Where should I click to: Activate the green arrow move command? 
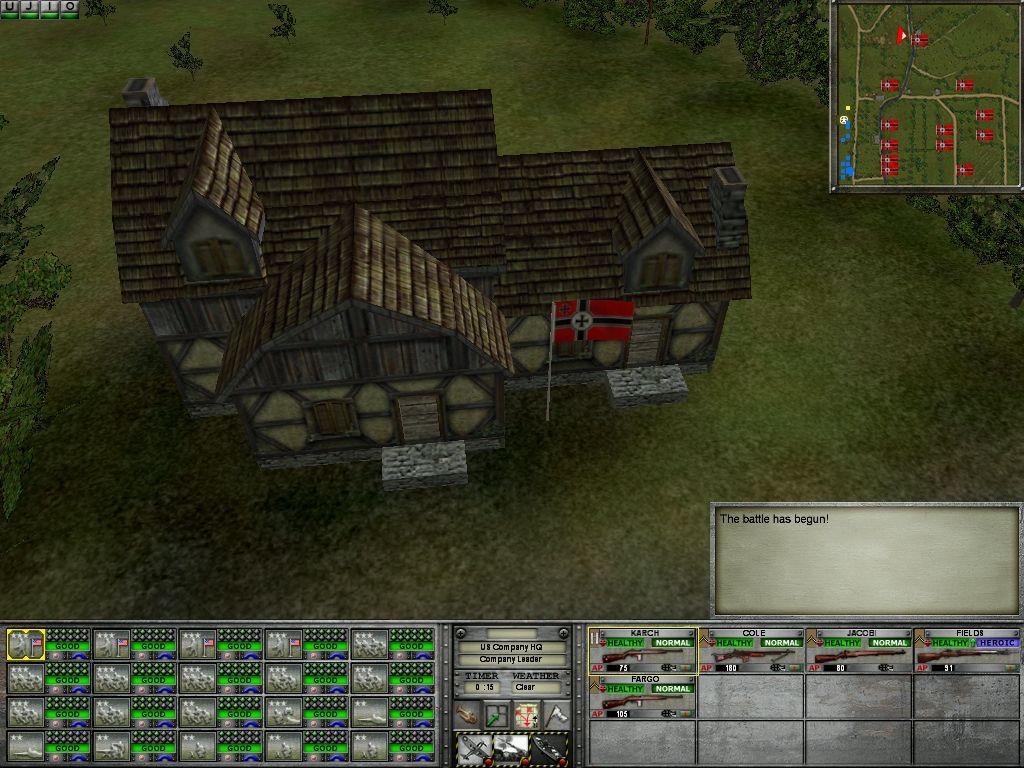pyautogui.click(x=497, y=715)
